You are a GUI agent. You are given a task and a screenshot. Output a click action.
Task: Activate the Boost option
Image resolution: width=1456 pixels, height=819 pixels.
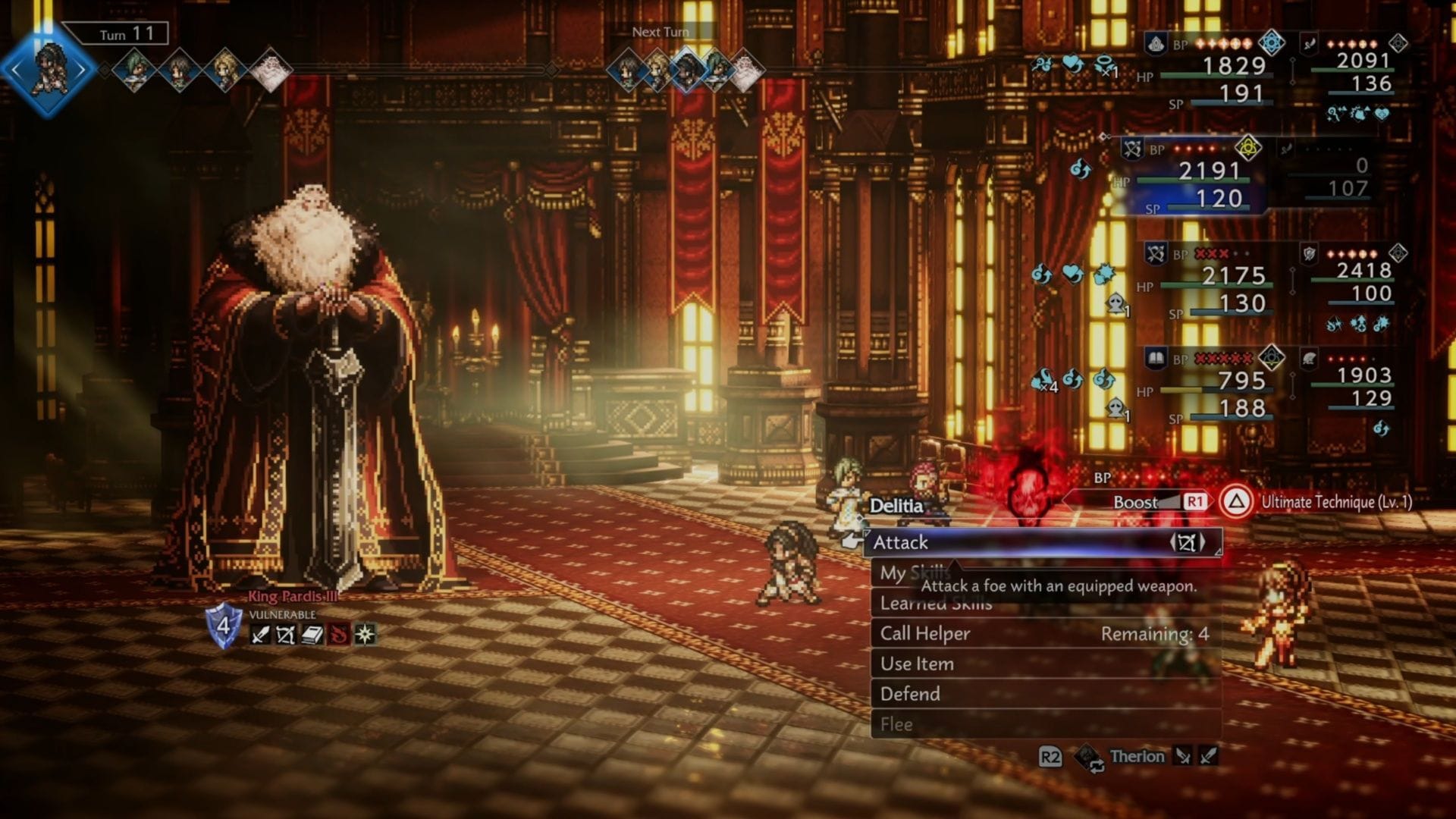coord(1135,502)
